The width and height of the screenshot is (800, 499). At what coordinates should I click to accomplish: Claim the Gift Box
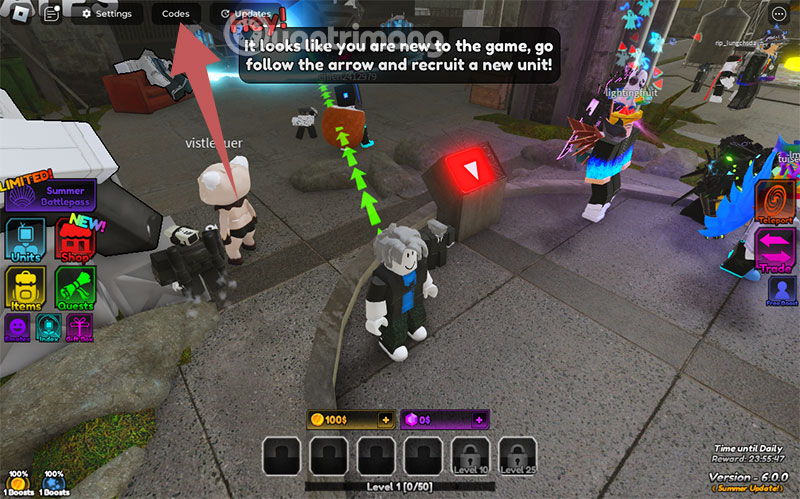point(79,326)
